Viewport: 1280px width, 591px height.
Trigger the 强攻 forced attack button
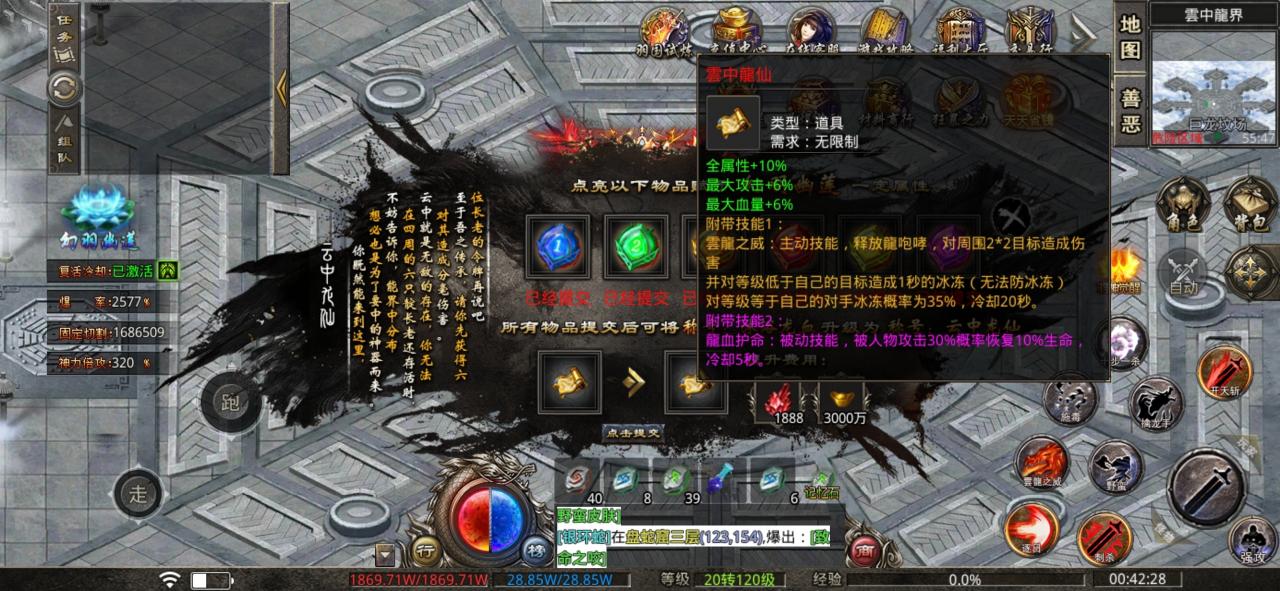pyautogui.click(x=1253, y=540)
